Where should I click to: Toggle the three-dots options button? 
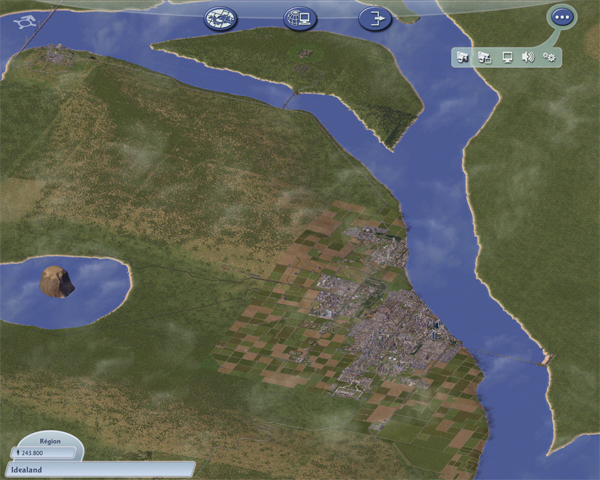(x=562, y=17)
